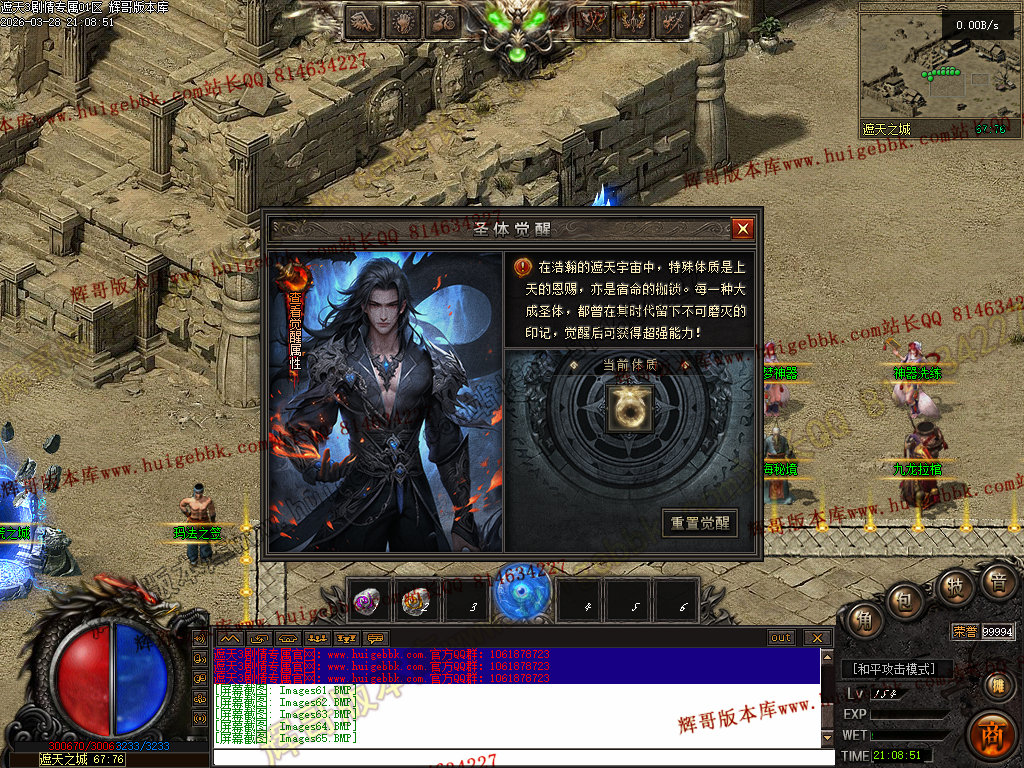Open the wing icon in top bar

coord(364,21)
